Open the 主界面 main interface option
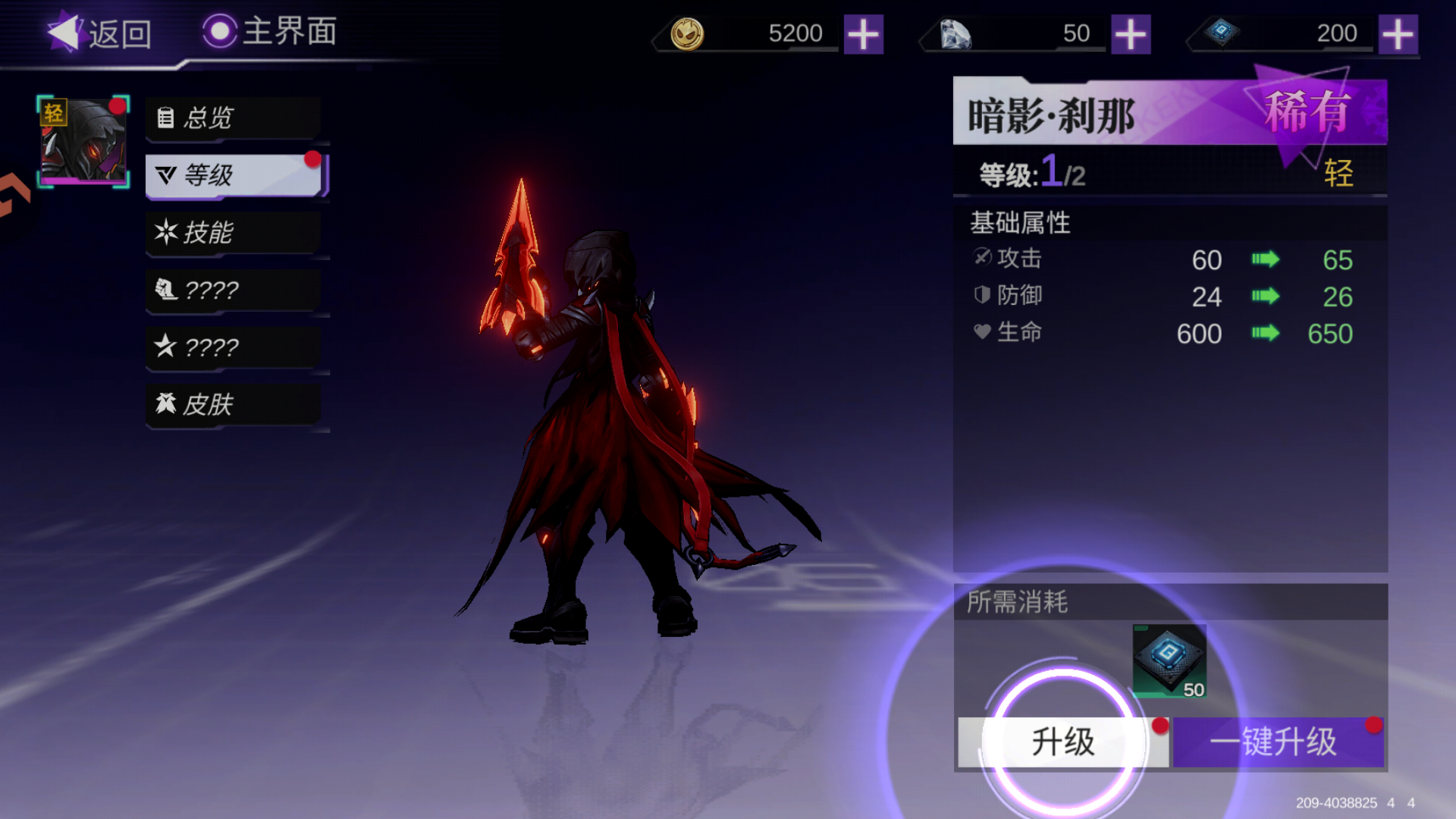This screenshot has width=1456, height=819. [269, 32]
